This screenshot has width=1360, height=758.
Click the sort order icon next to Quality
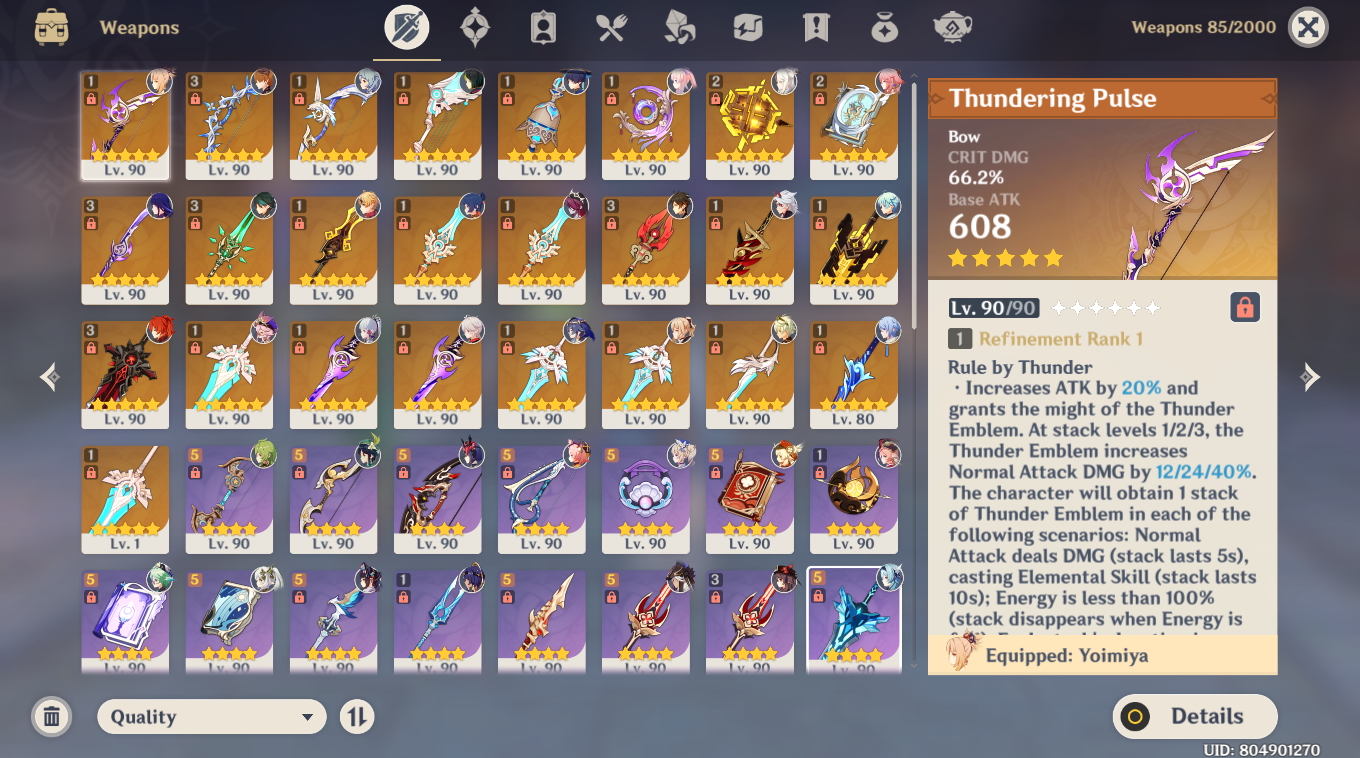pos(356,716)
